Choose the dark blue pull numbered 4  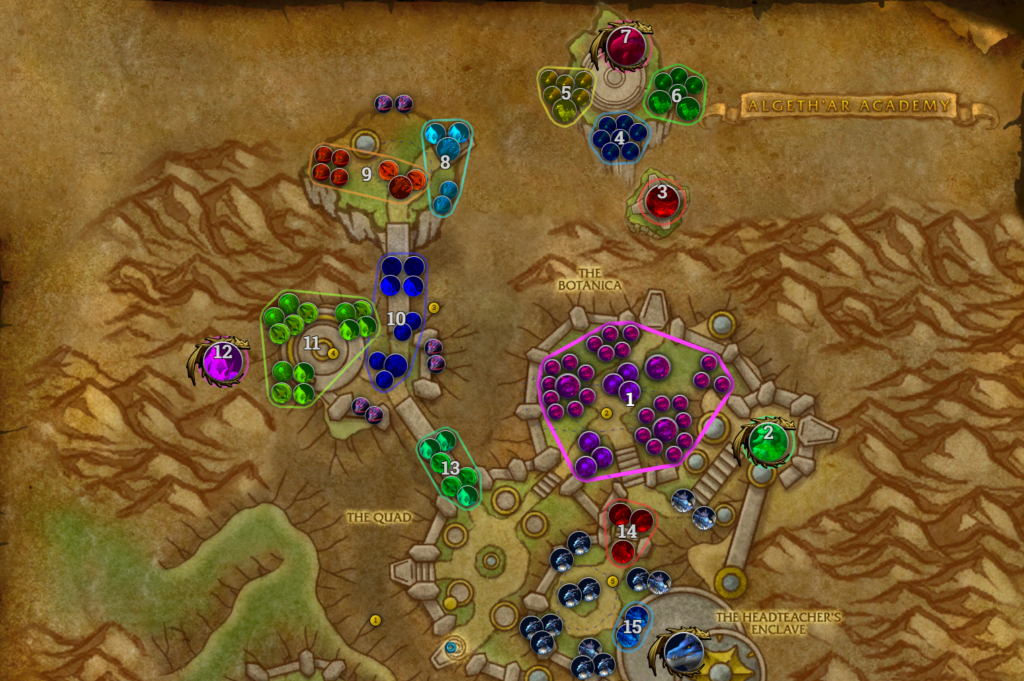click(x=620, y=138)
